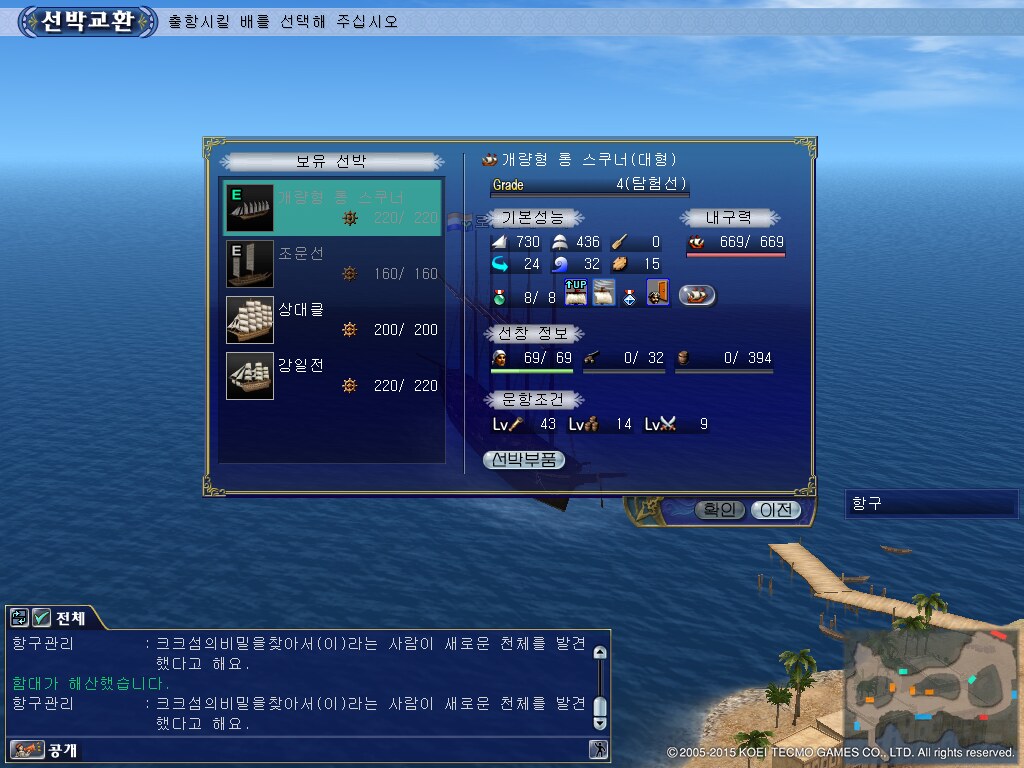Click the character emote icon in chat bar
The image size is (1024, 768).
pos(598,749)
